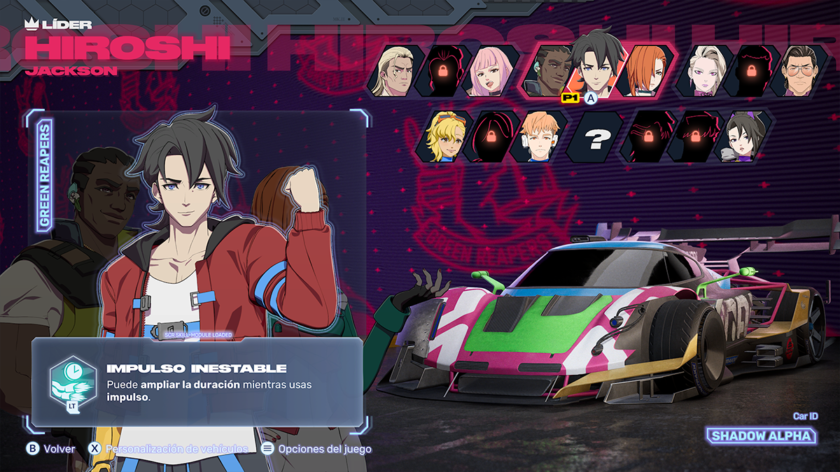The width and height of the screenshot is (840, 472).
Task: Choose the dark-haired girl with purple bow
Action: pos(746,137)
